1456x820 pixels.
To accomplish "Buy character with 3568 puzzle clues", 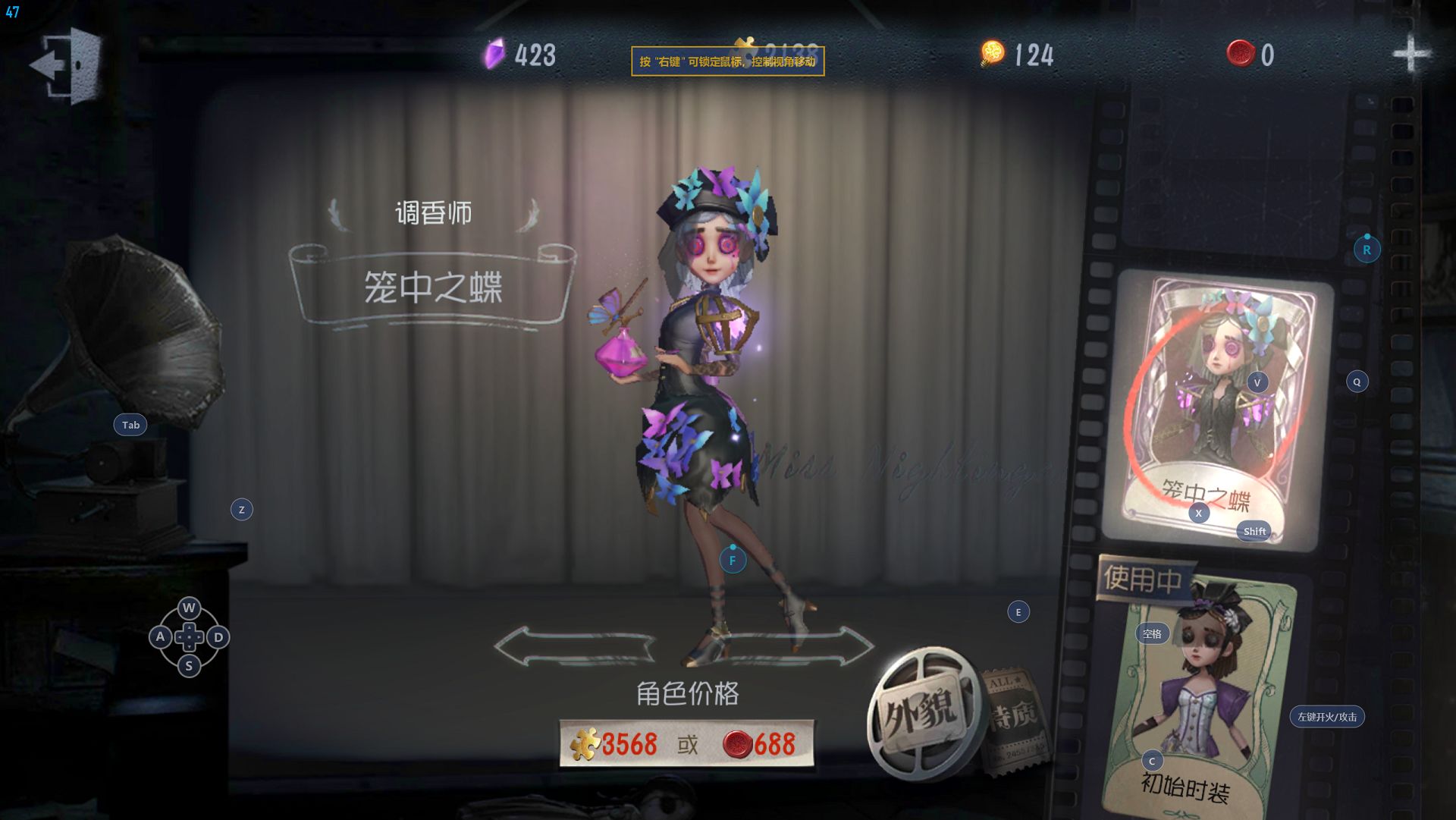I will coord(616,744).
